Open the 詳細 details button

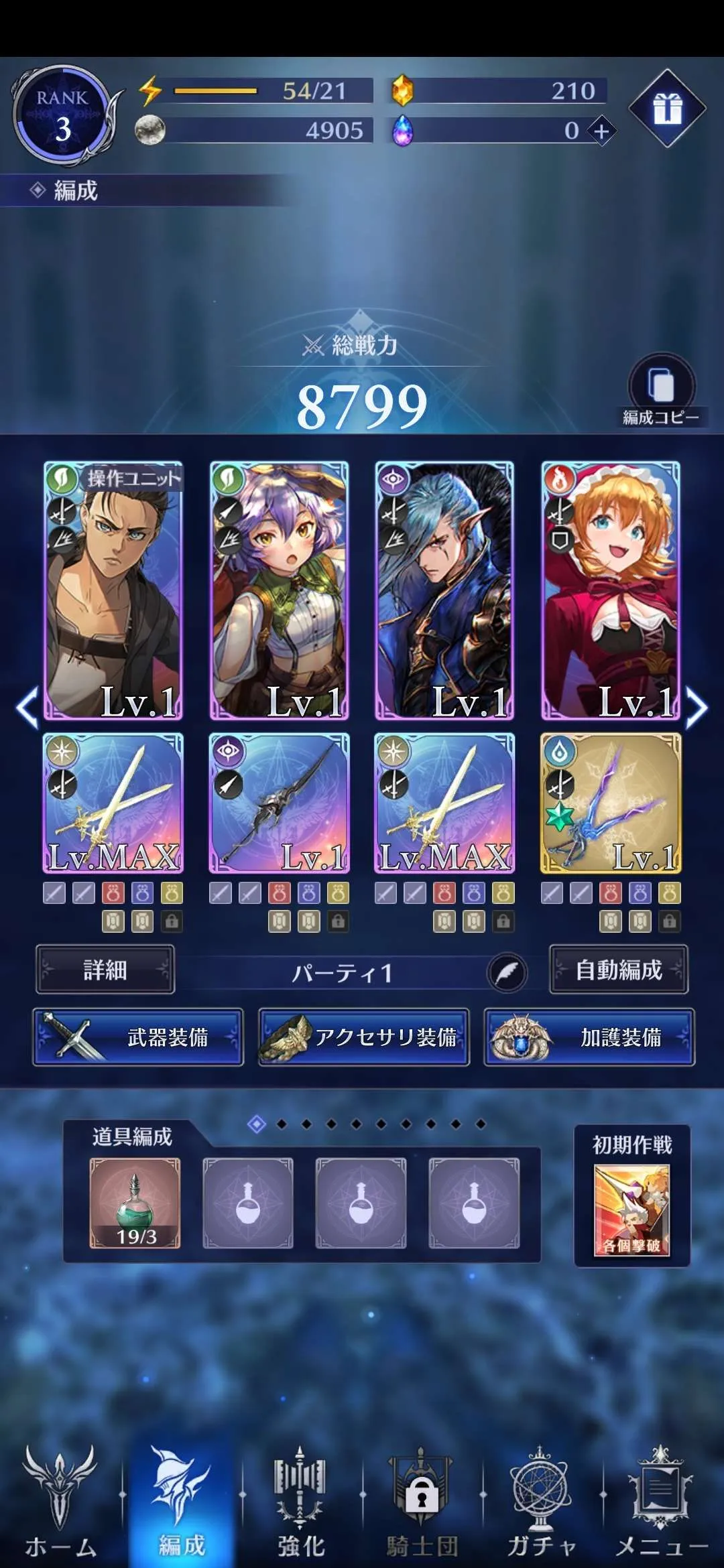[x=105, y=970]
